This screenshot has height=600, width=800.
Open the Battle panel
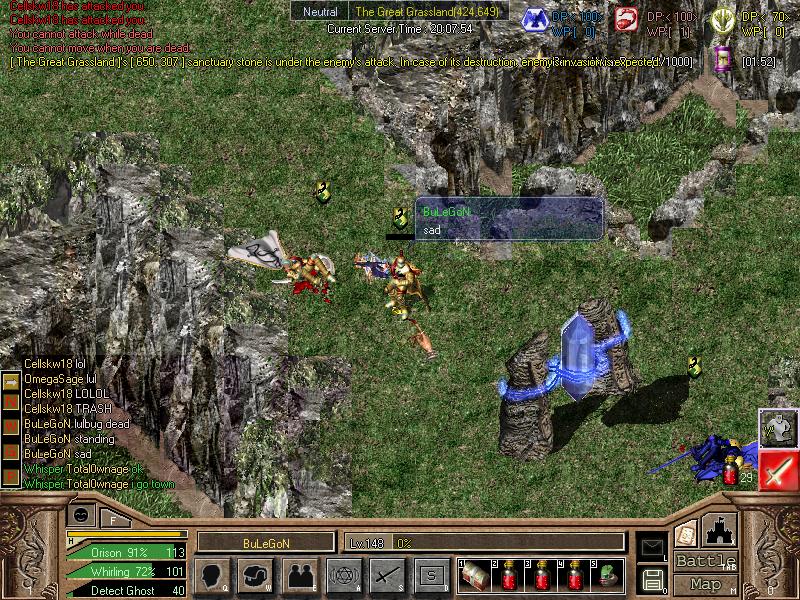706,561
